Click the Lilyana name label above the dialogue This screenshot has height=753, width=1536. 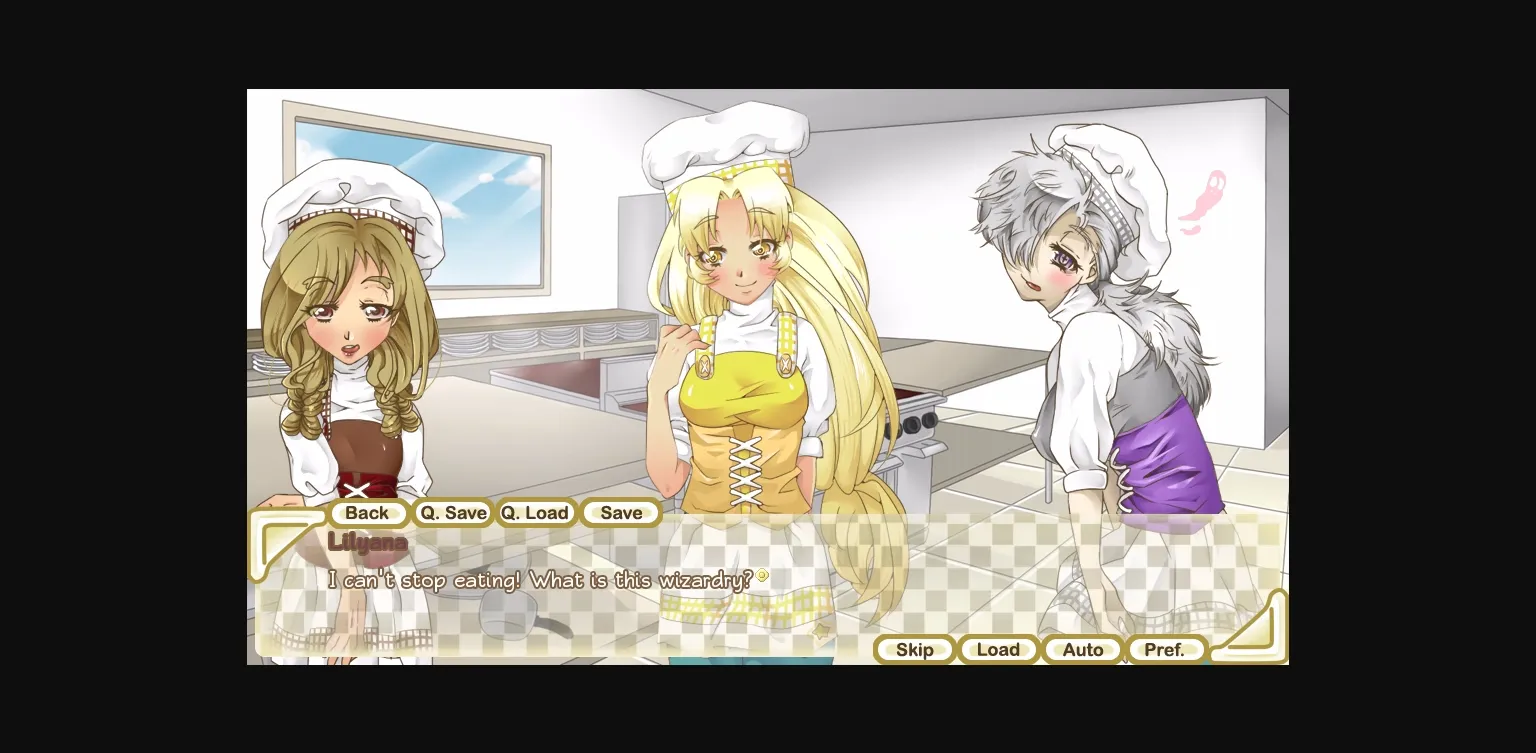click(367, 542)
